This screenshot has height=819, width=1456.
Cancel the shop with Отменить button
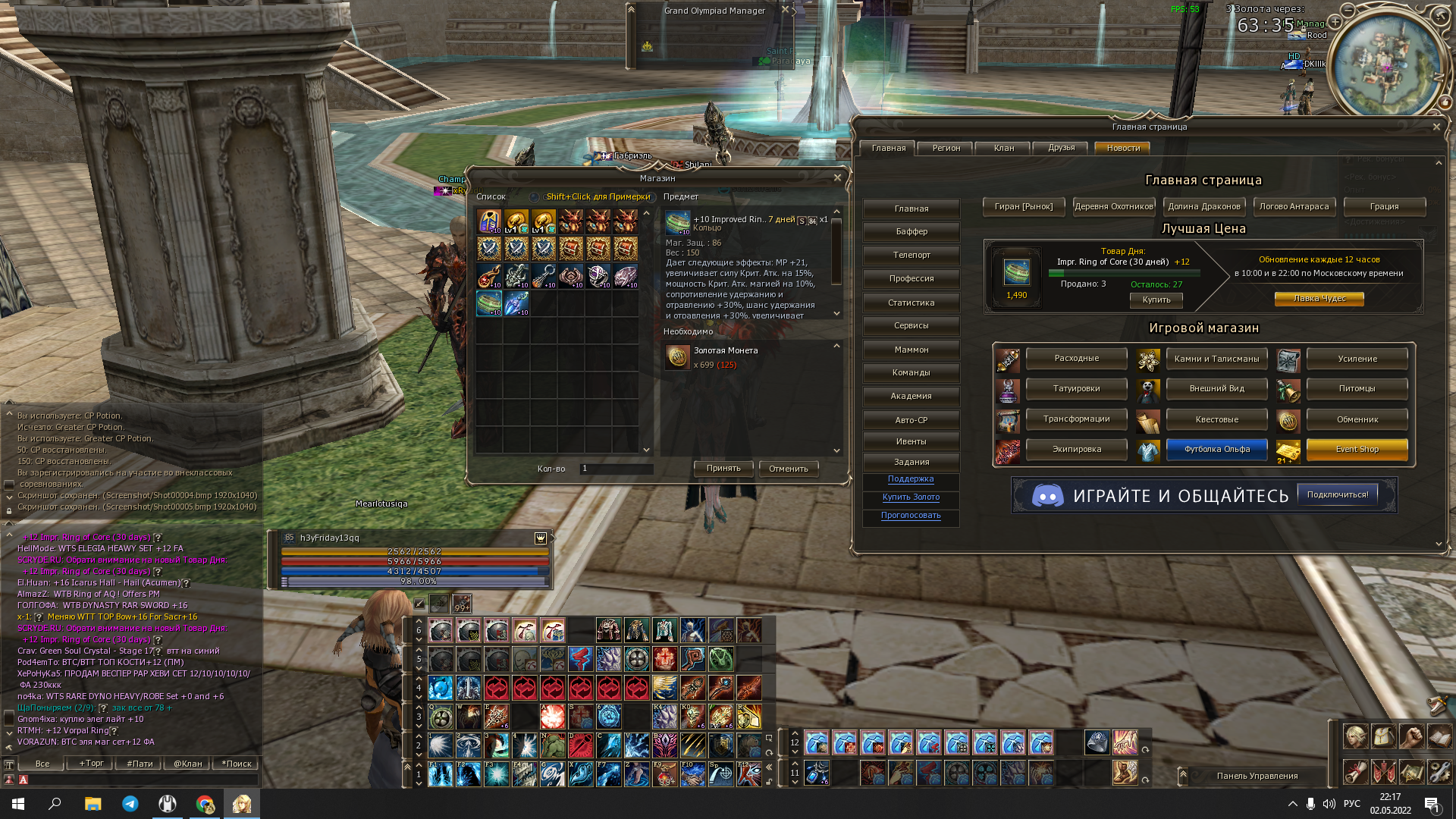788,469
